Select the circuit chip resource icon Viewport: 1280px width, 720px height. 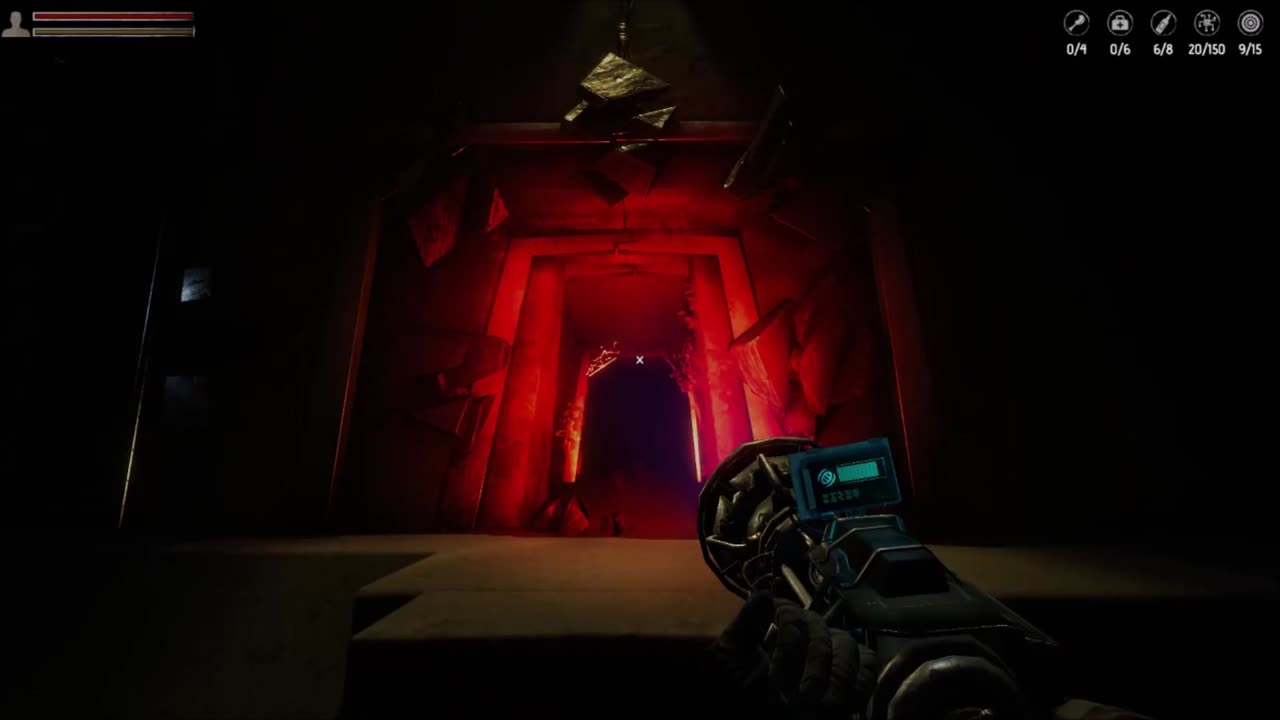pyautogui.click(x=1207, y=23)
